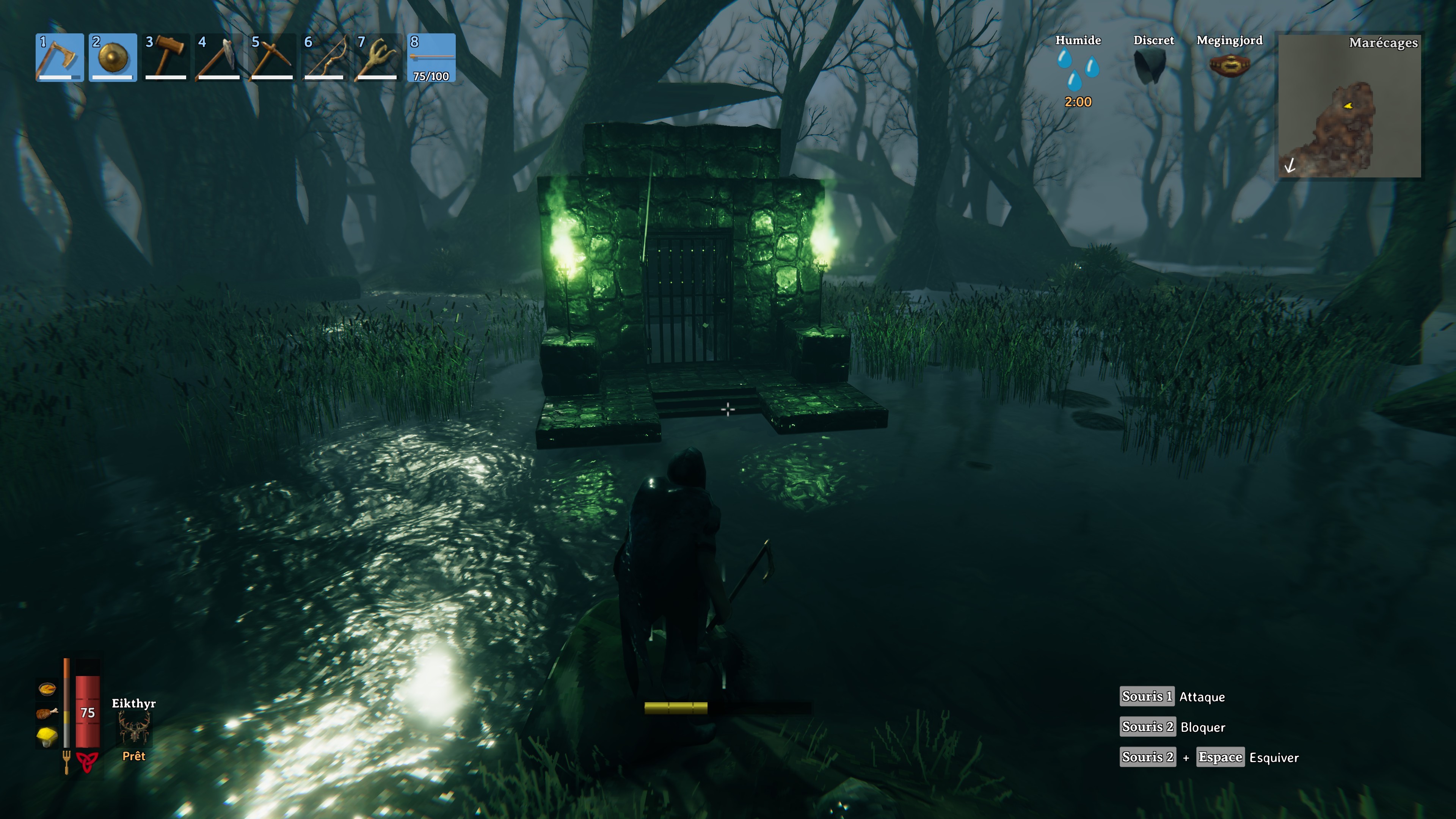
Task: Open the Marécages minimap
Action: tap(1349, 106)
